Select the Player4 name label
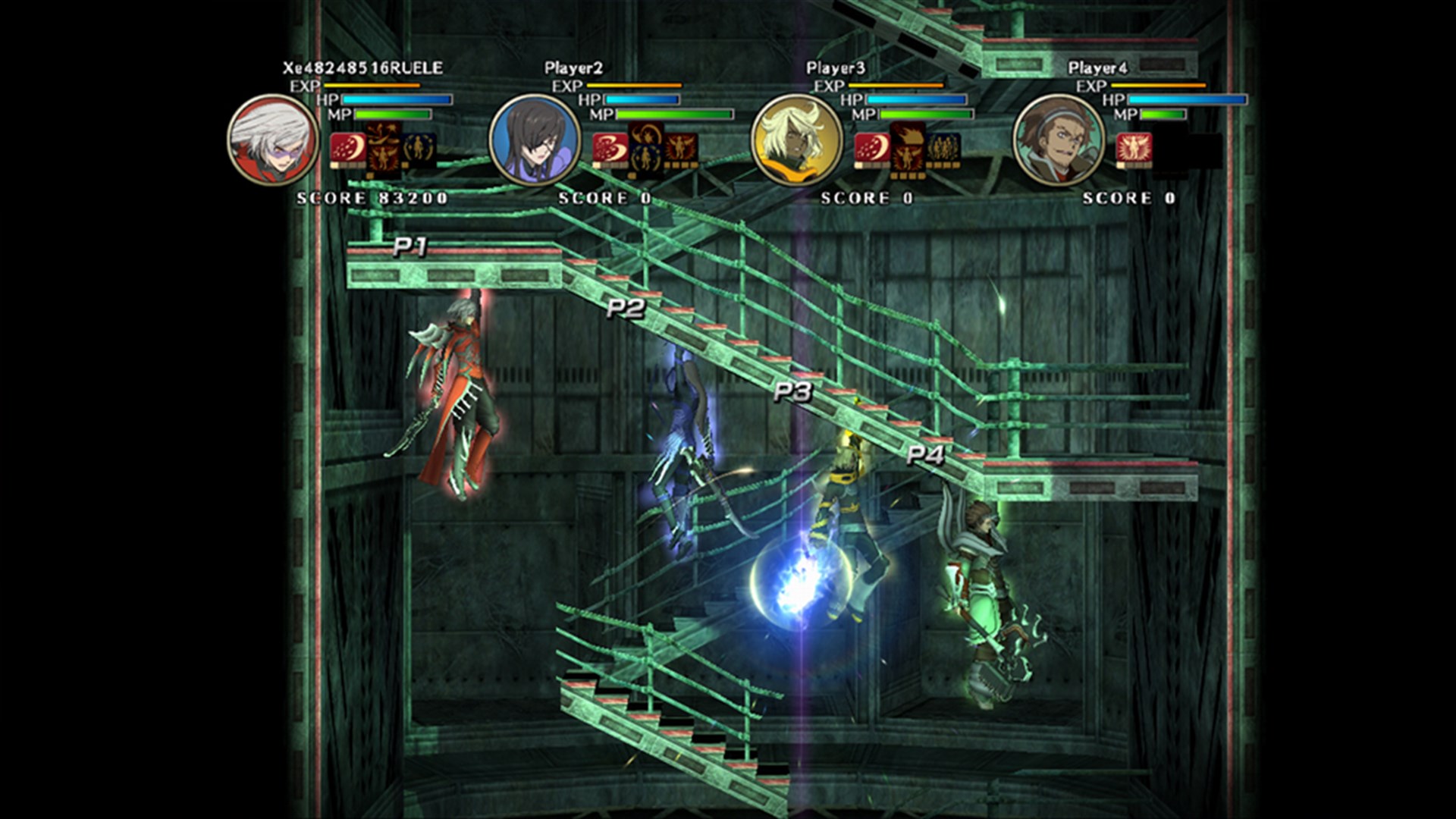The image size is (1456, 819). (x=1099, y=66)
